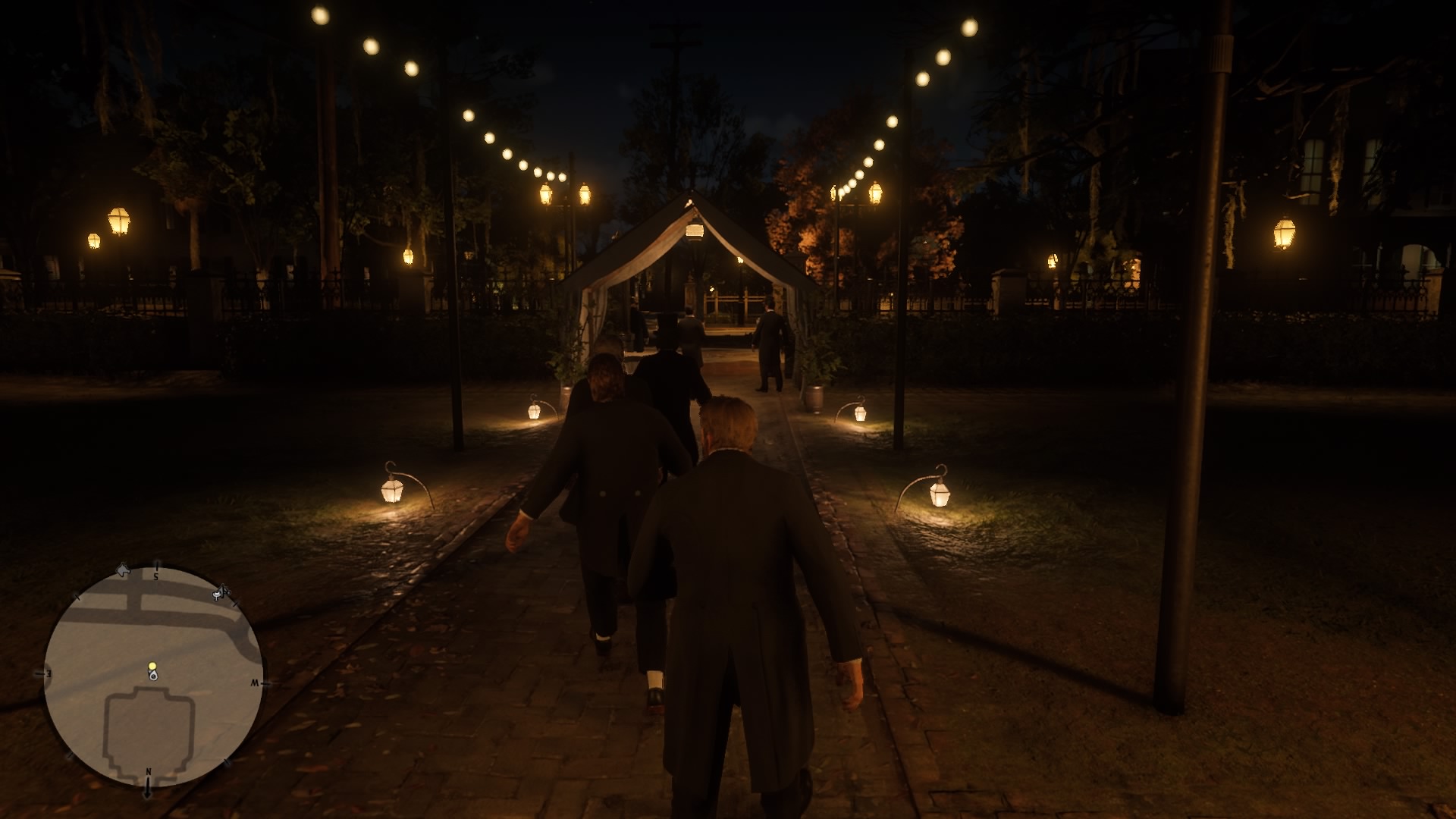Click the N compass letter on minimap
The height and width of the screenshot is (819, 1456).
[148, 770]
